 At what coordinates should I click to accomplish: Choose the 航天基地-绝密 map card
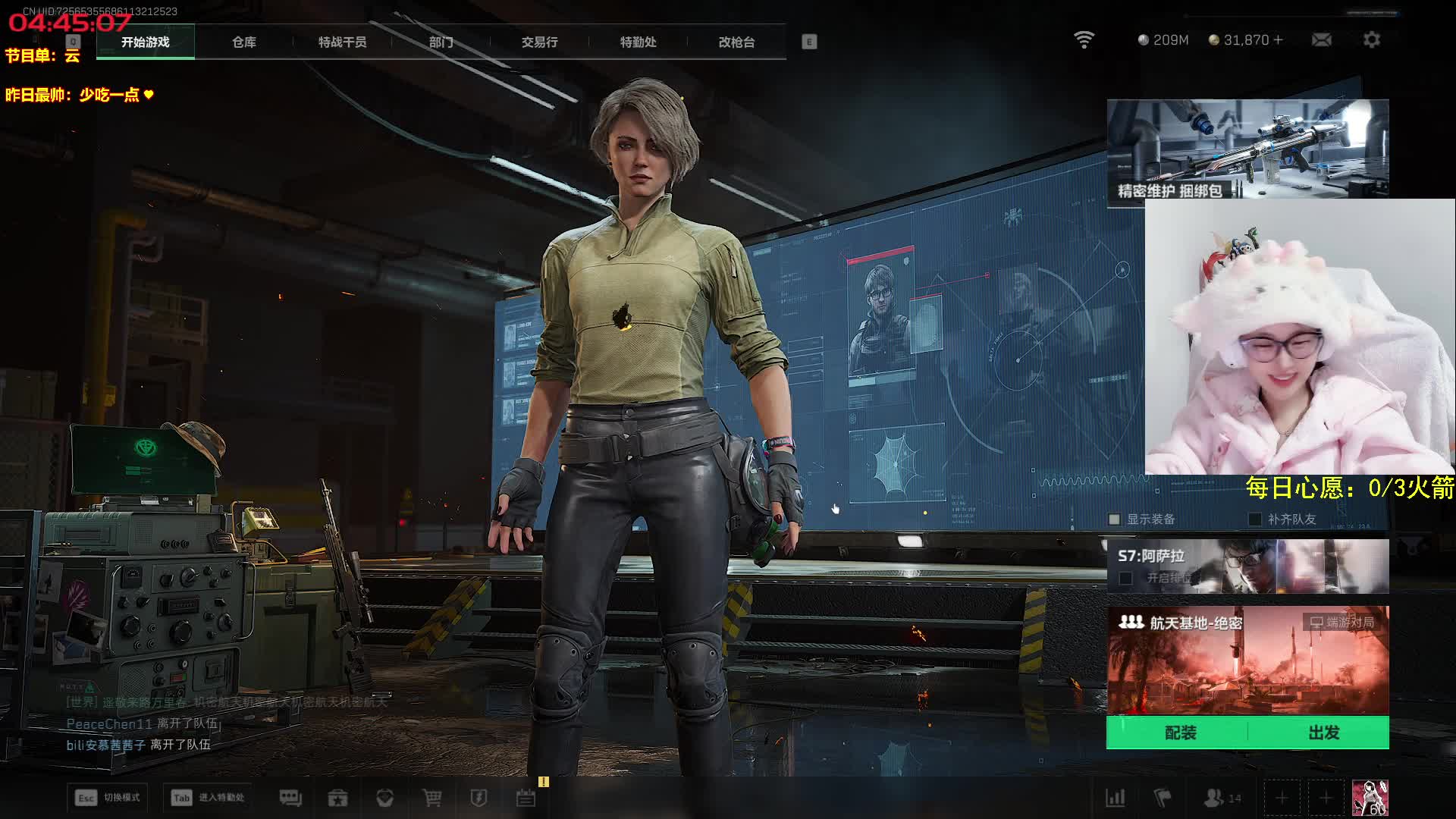click(1247, 660)
